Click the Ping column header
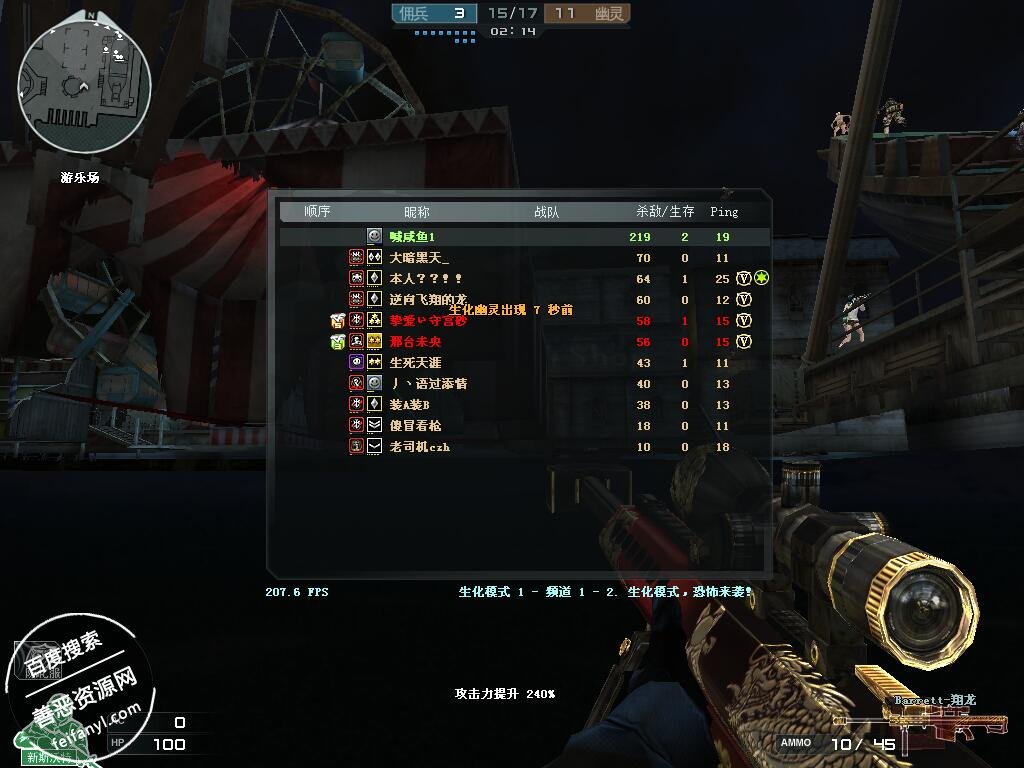Screen dimensions: 1024x768 [x=724, y=212]
